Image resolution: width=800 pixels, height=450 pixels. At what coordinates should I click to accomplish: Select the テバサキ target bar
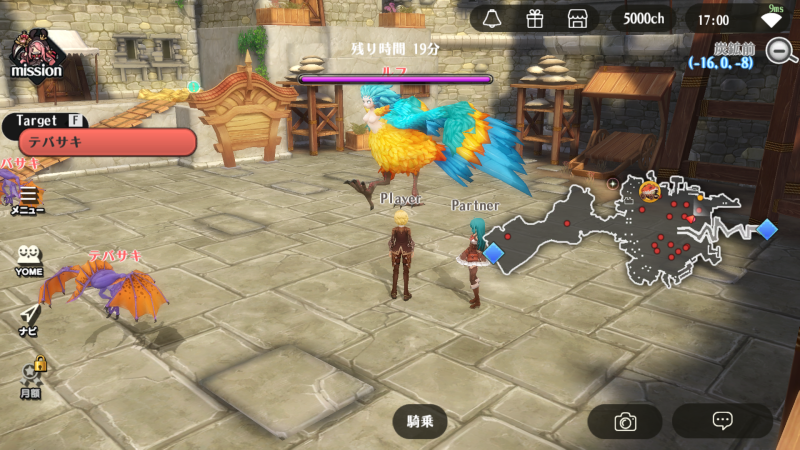(x=107, y=142)
